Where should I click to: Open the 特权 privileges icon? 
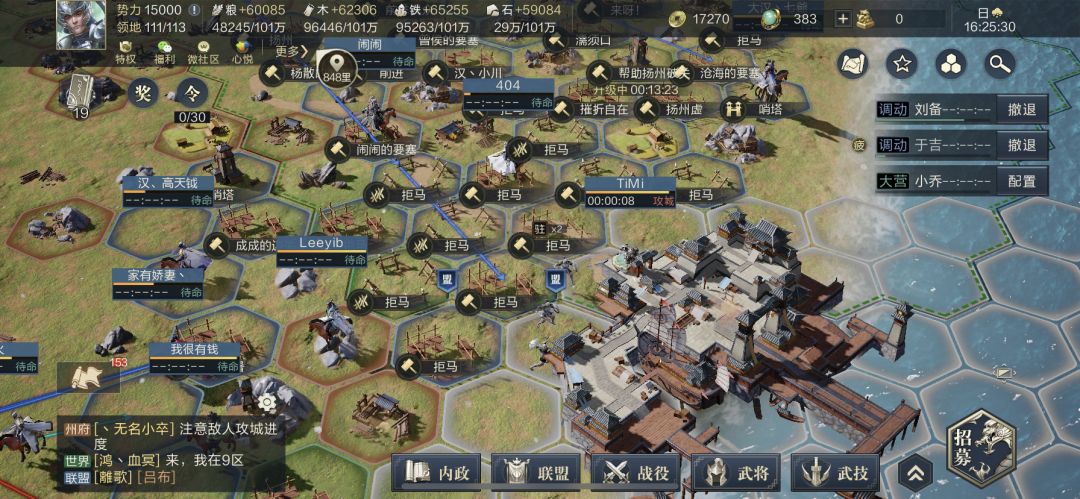pyautogui.click(x=125, y=52)
